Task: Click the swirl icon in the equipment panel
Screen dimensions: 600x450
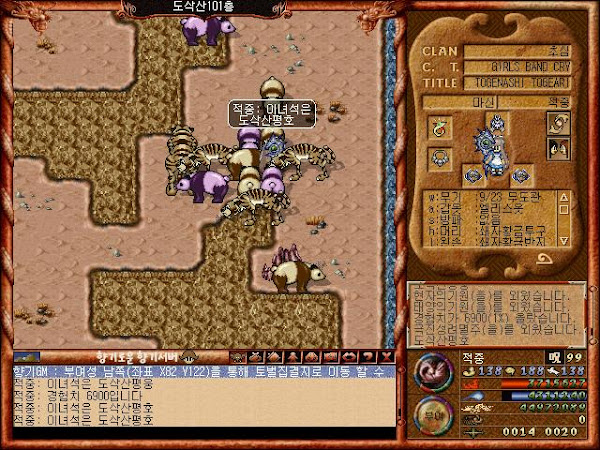Action: click(557, 122)
